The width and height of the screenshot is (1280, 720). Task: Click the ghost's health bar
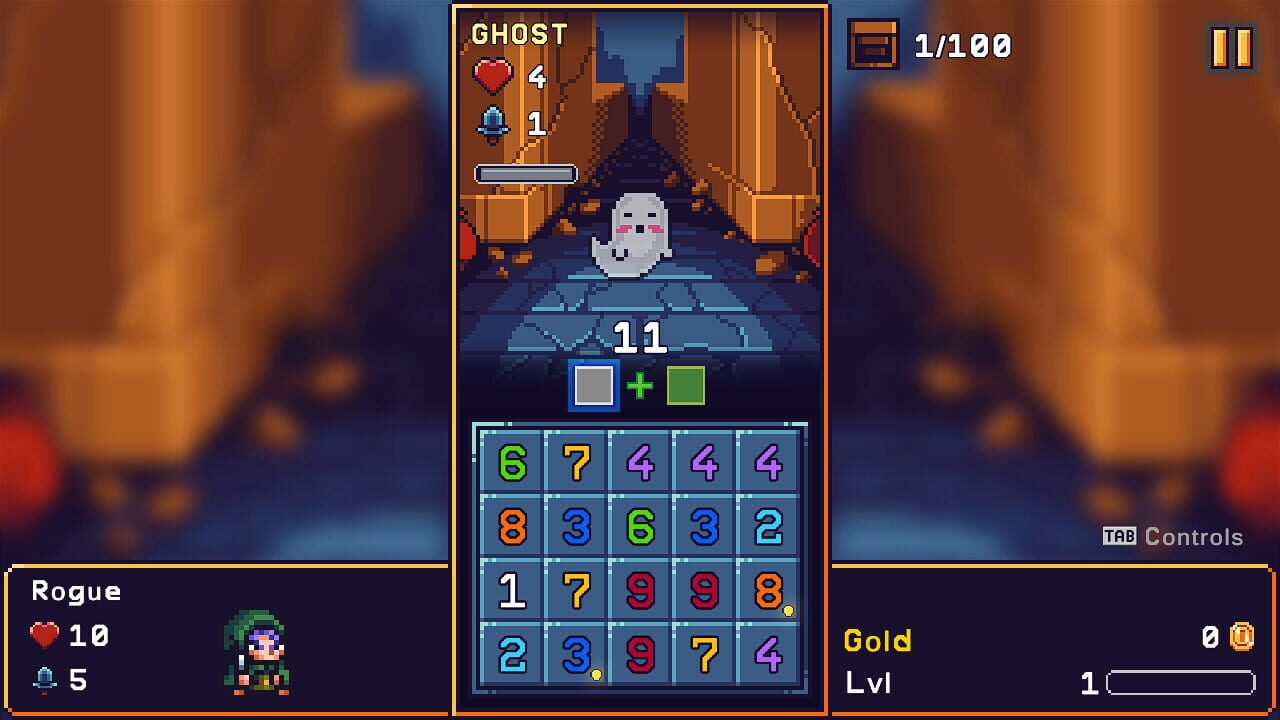pos(524,173)
